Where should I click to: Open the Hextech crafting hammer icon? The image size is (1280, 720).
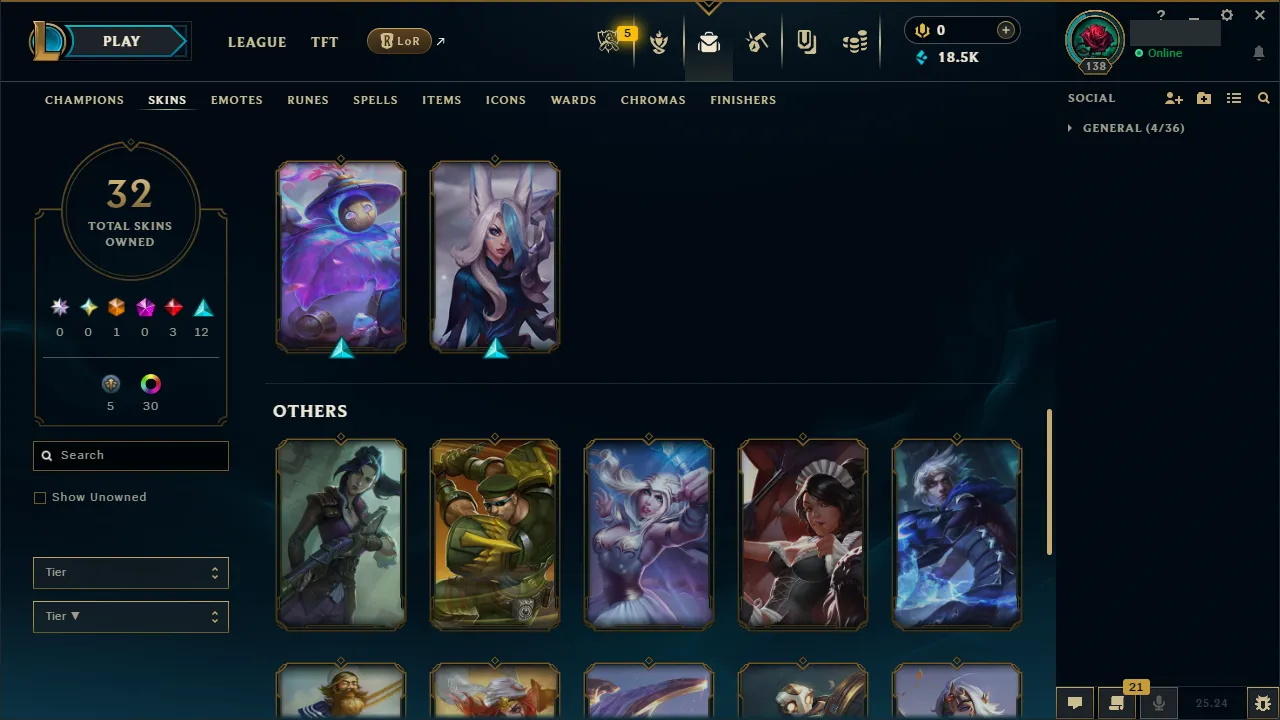(757, 41)
